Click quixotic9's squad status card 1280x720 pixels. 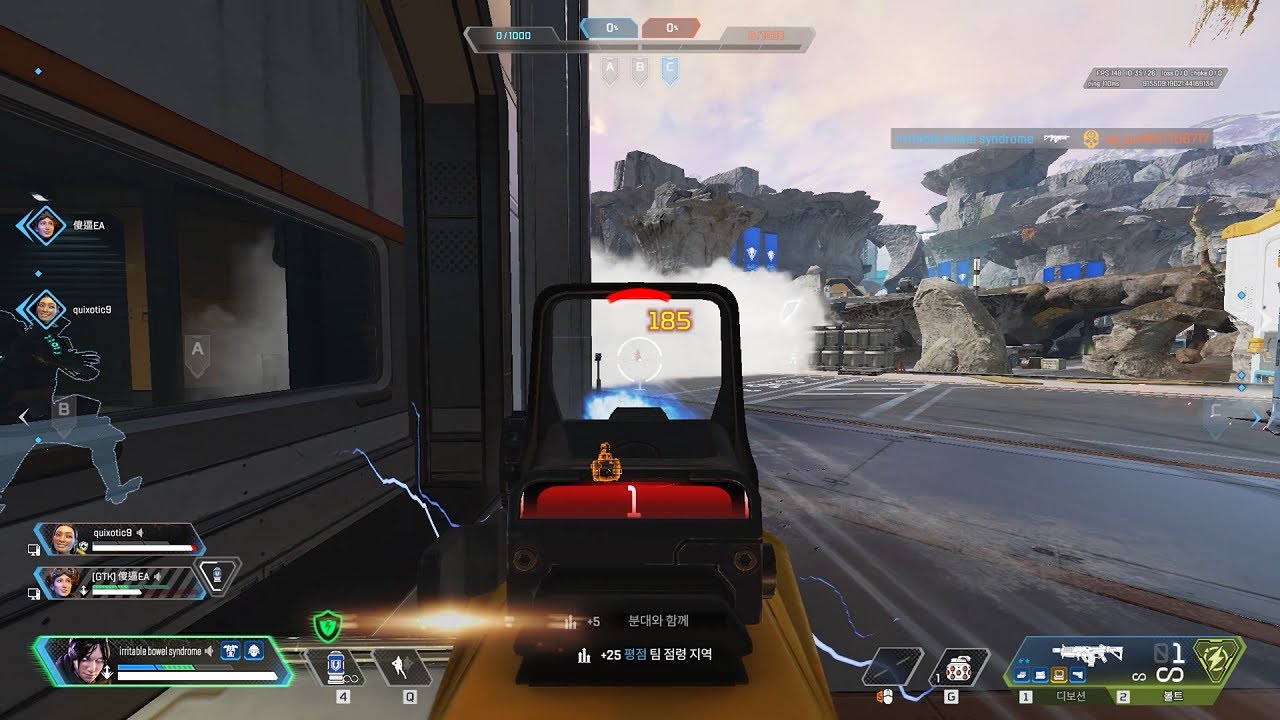(x=120, y=540)
